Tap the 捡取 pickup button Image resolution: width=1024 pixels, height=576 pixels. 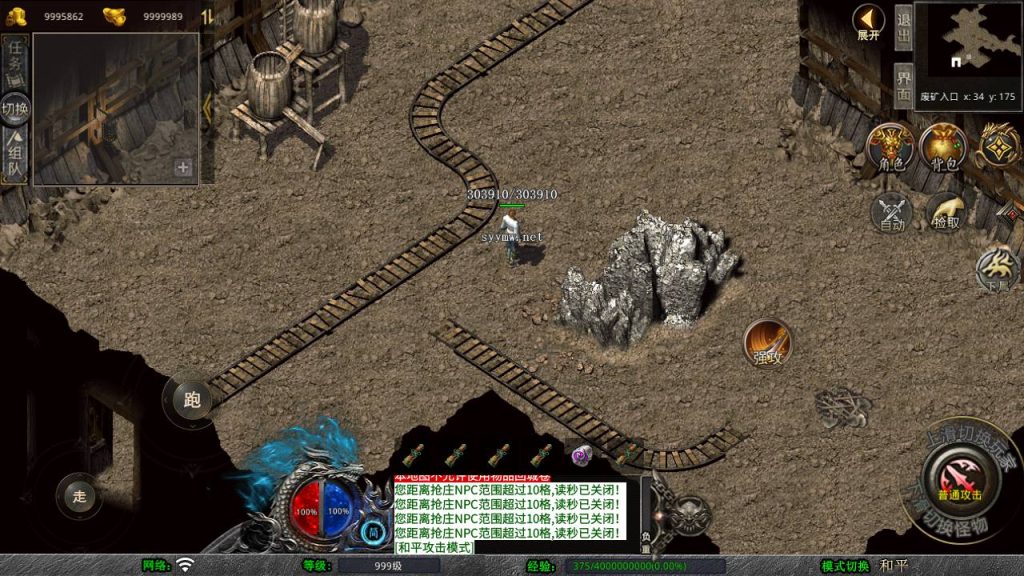coord(945,211)
